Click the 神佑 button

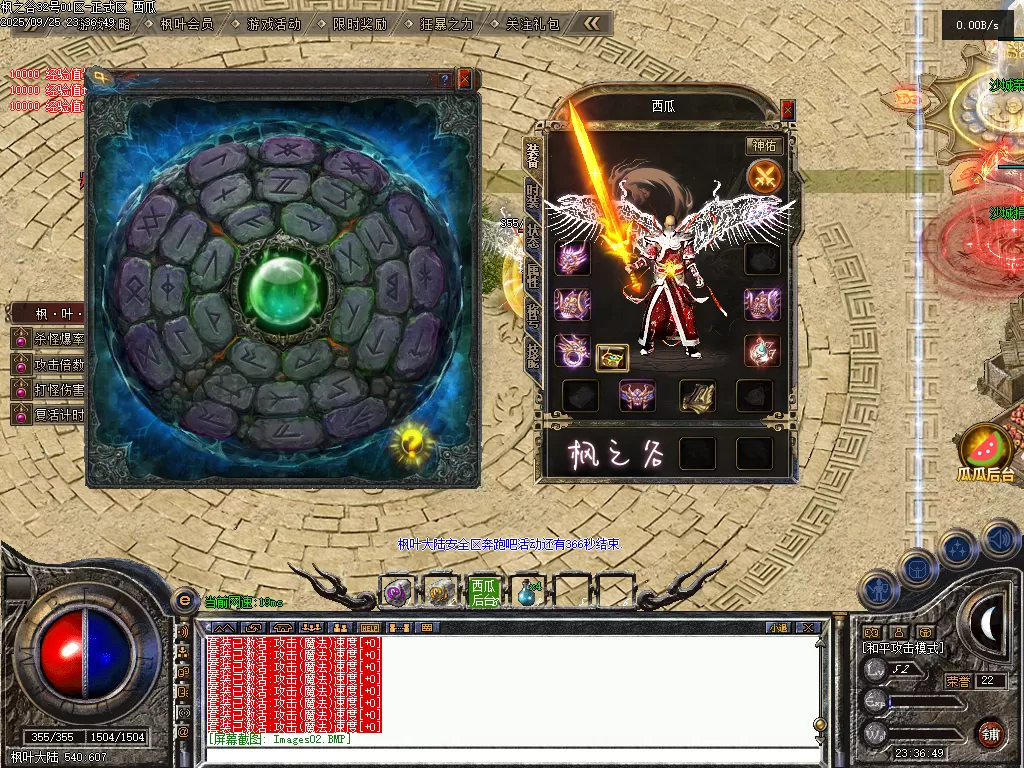coord(764,146)
